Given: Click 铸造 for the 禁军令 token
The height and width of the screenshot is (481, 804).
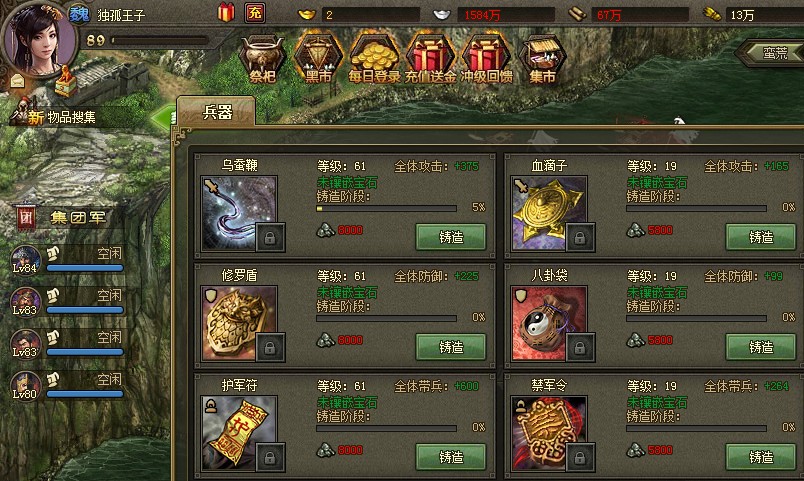Looking at the screenshot, I should [x=761, y=456].
